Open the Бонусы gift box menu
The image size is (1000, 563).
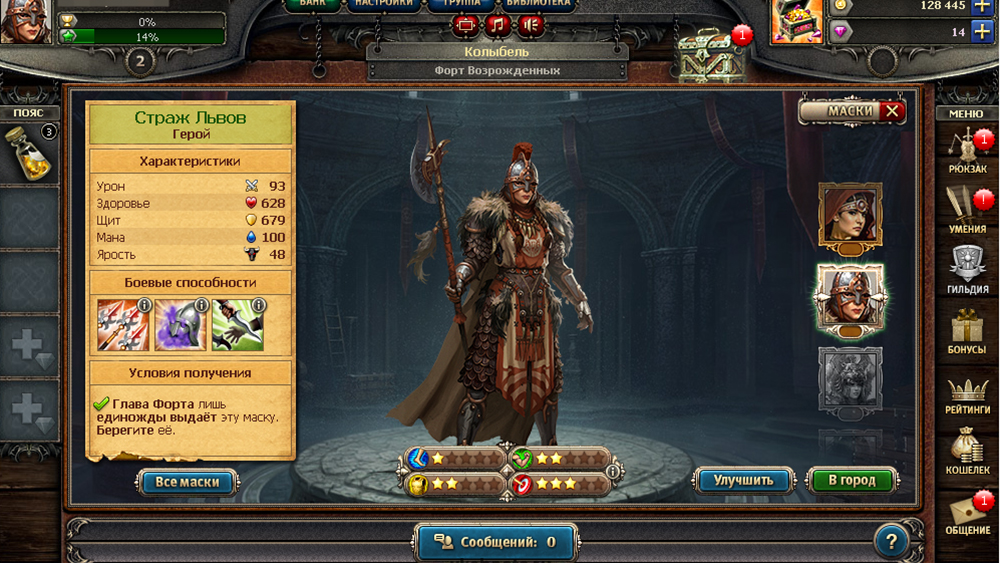pyautogui.click(x=966, y=331)
